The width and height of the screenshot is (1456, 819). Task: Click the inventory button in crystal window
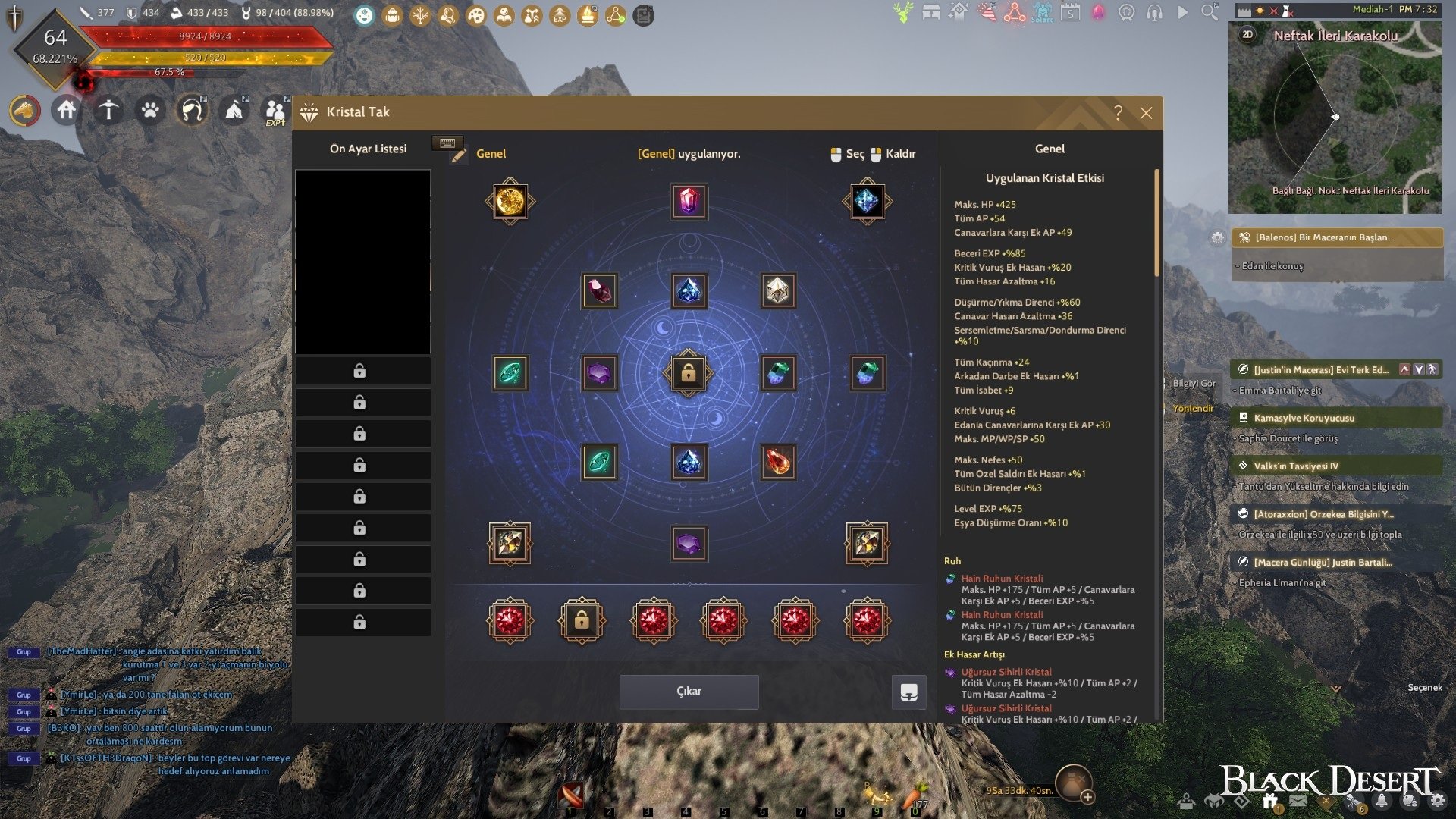(x=908, y=692)
